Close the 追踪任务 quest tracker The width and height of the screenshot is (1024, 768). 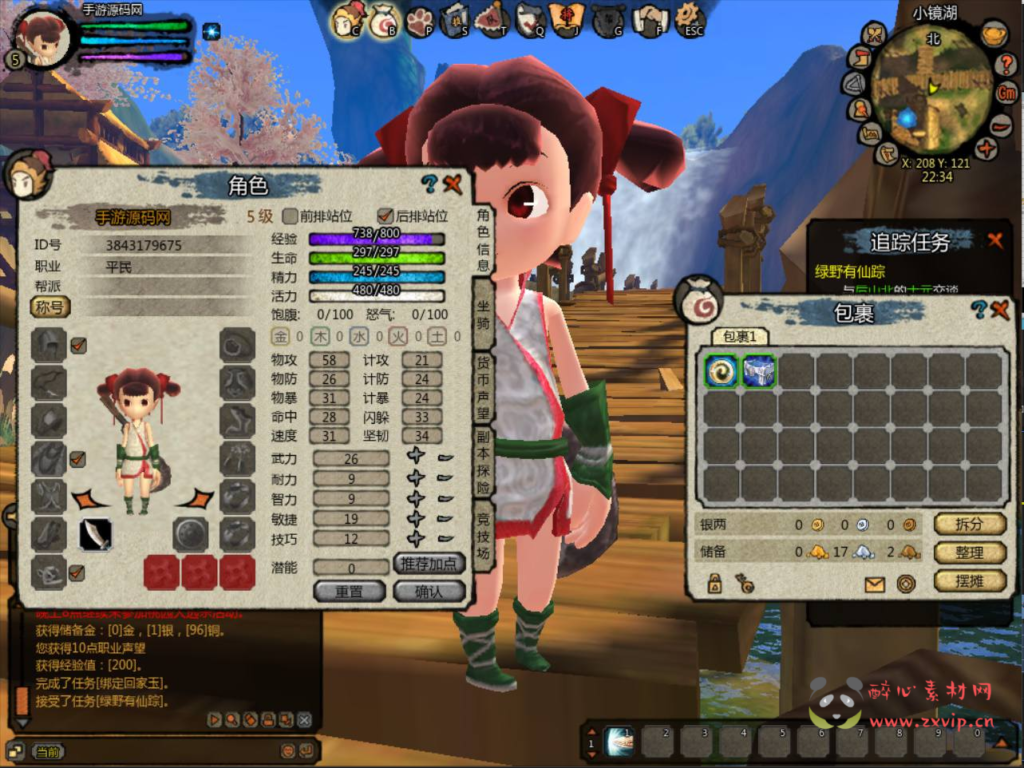click(x=995, y=240)
